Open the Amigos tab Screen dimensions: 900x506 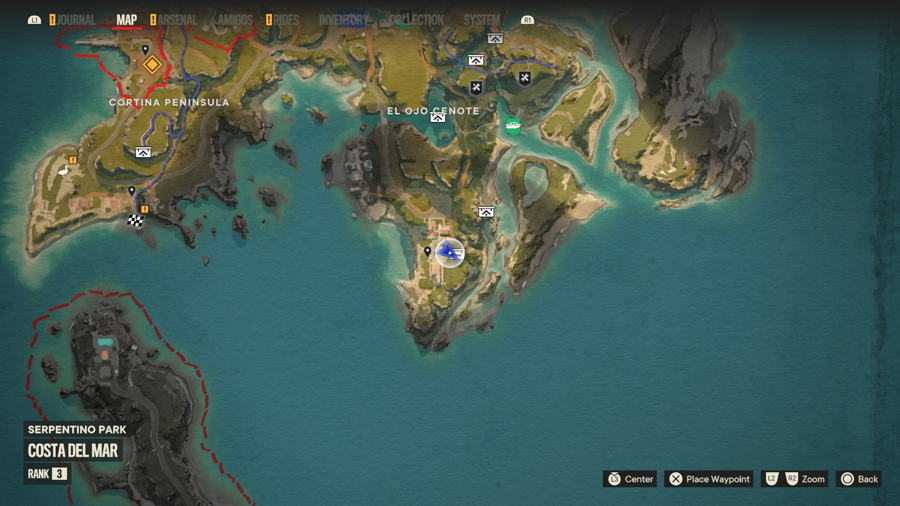(232, 20)
